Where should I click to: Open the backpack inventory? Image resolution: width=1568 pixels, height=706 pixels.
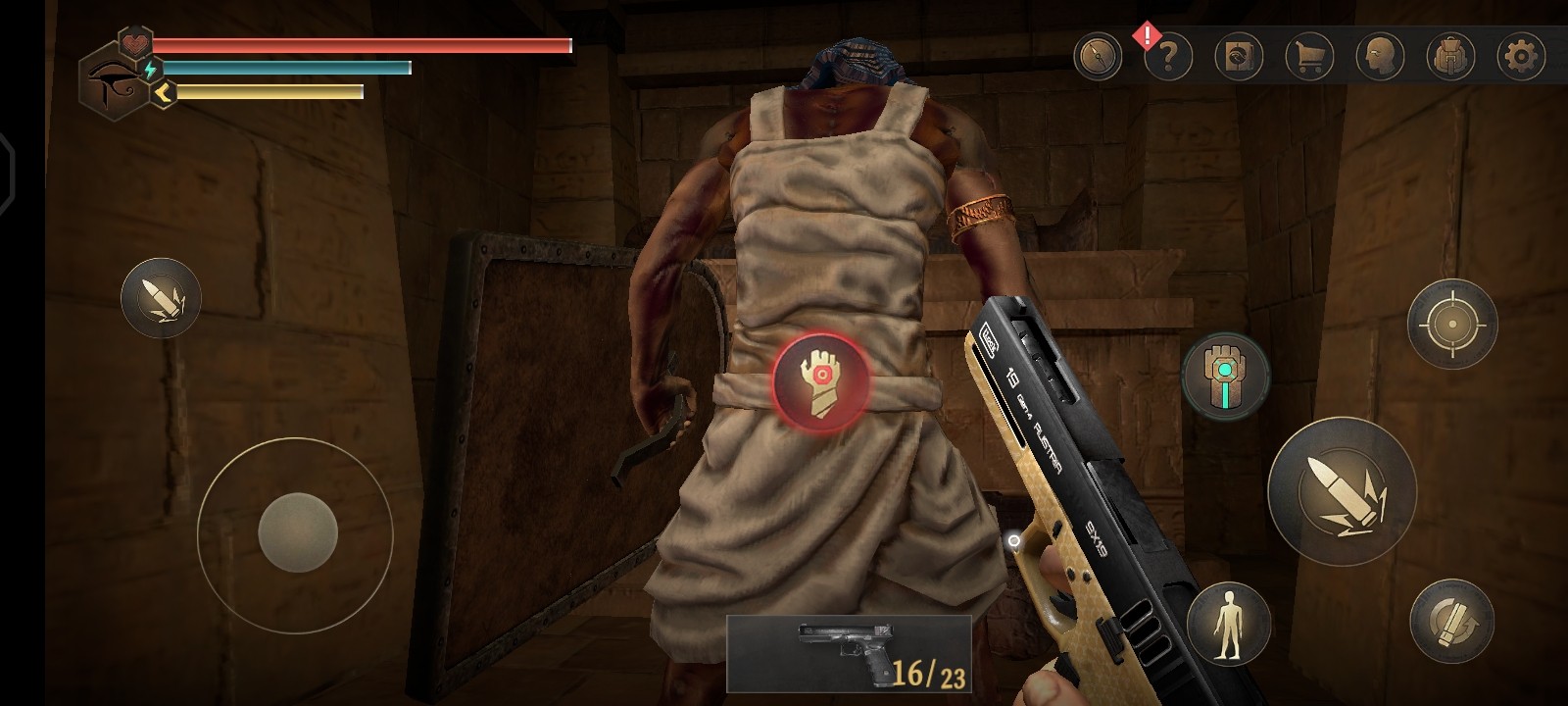point(1450,56)
